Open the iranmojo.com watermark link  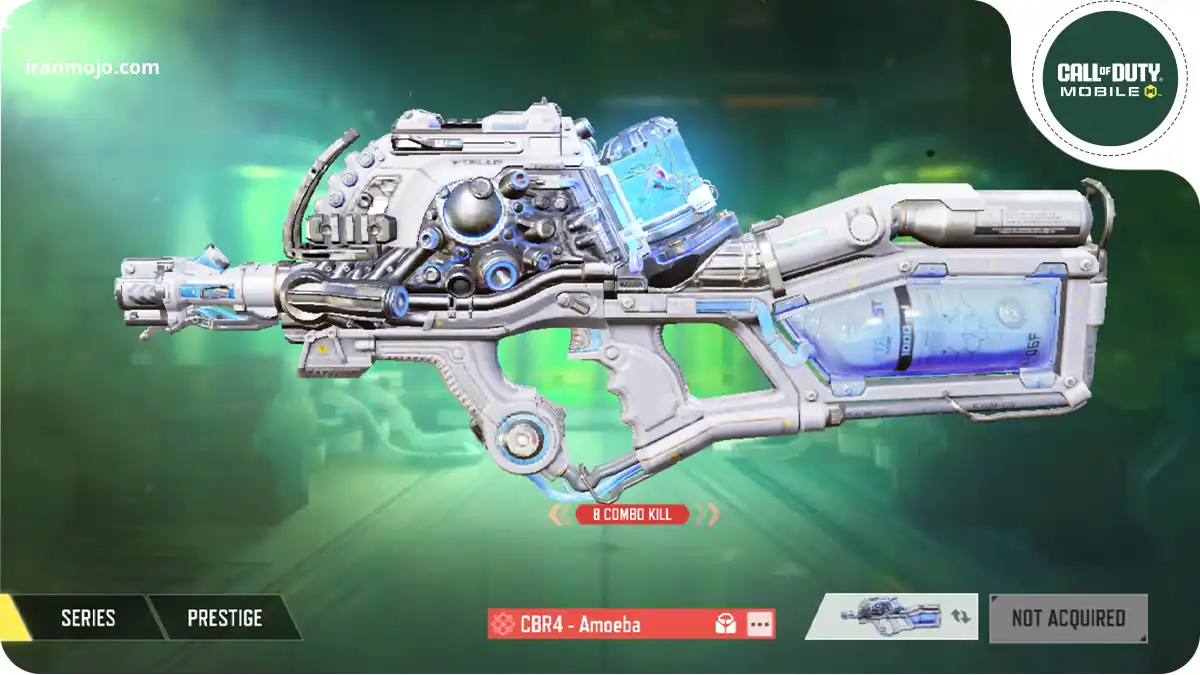point(92,68)
